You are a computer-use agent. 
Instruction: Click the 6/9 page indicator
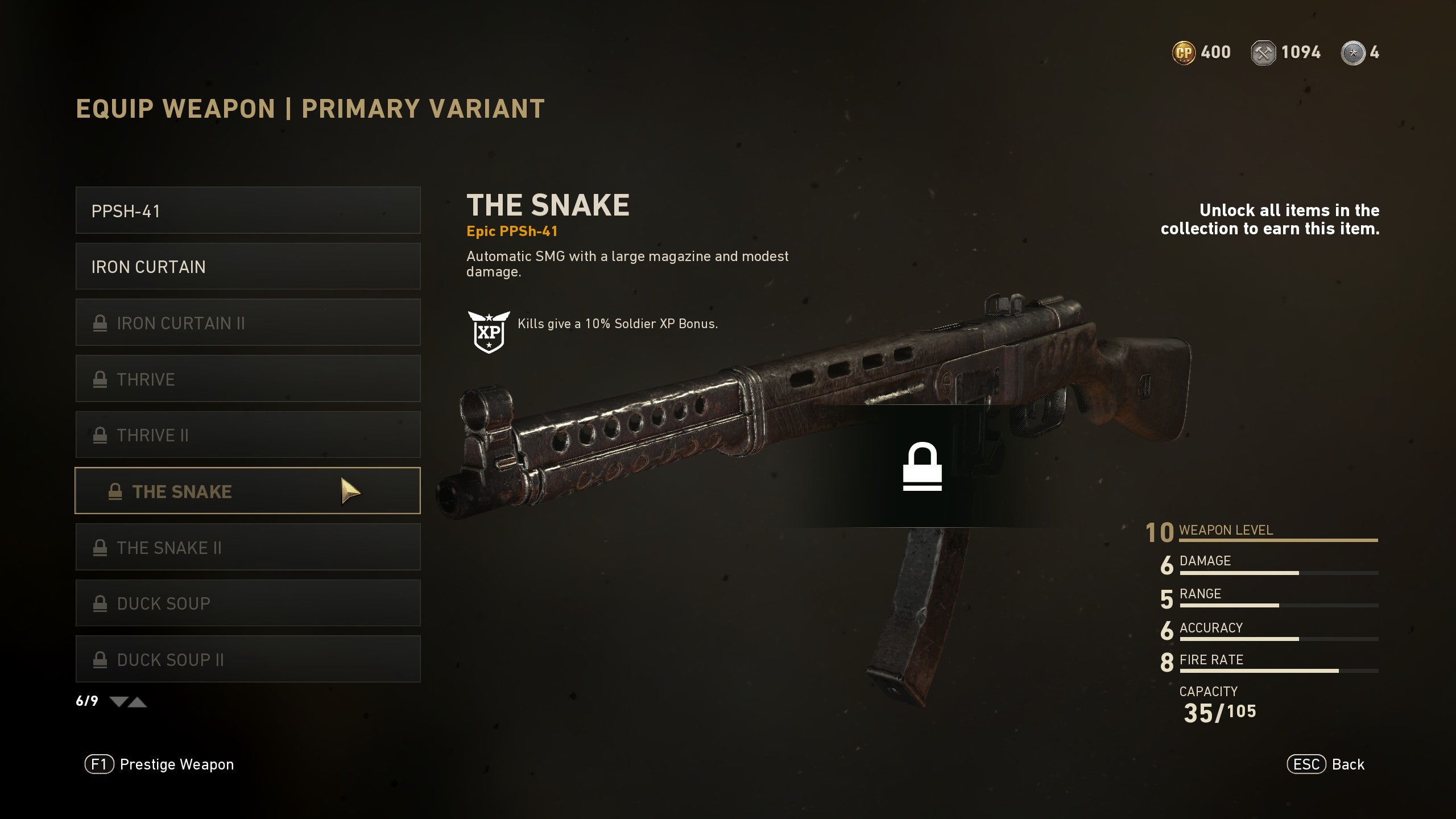click(x=86, y=701)
